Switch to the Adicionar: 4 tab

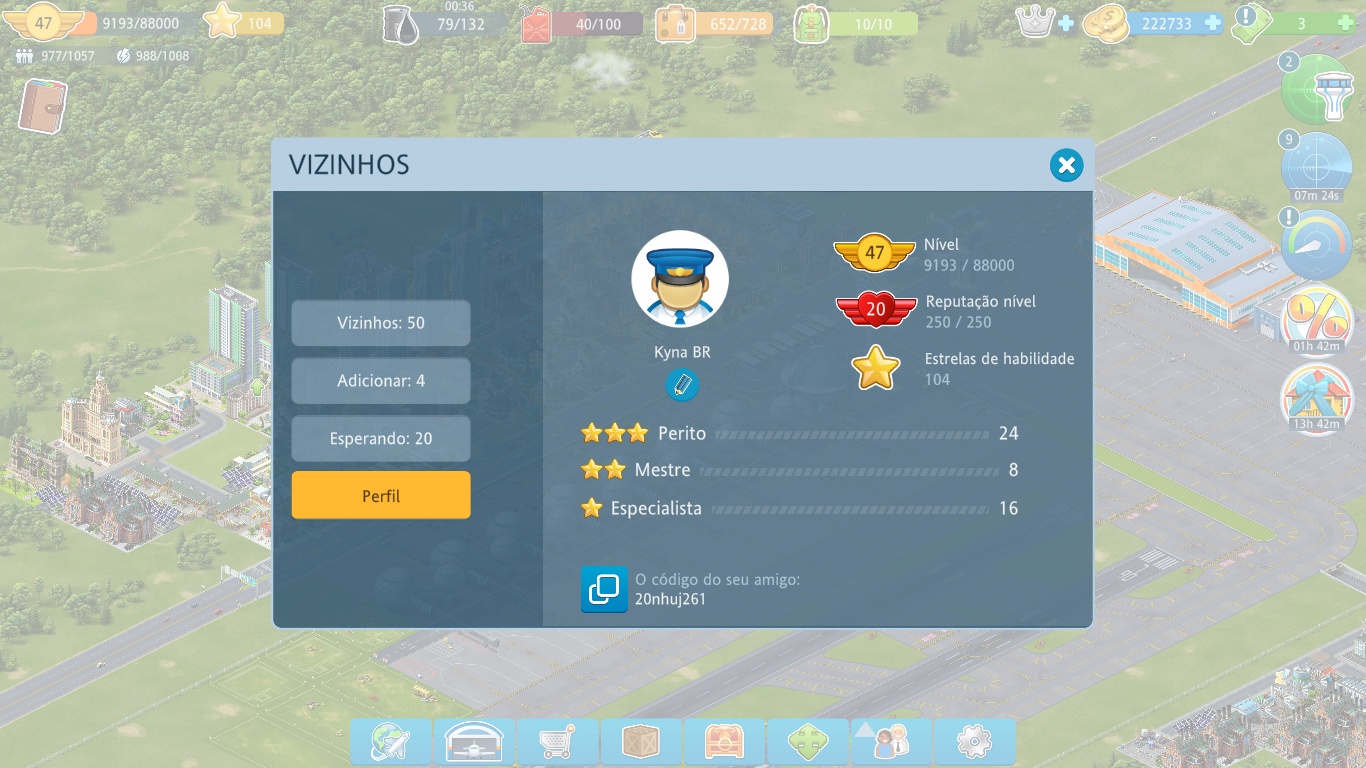coord(381,381)
